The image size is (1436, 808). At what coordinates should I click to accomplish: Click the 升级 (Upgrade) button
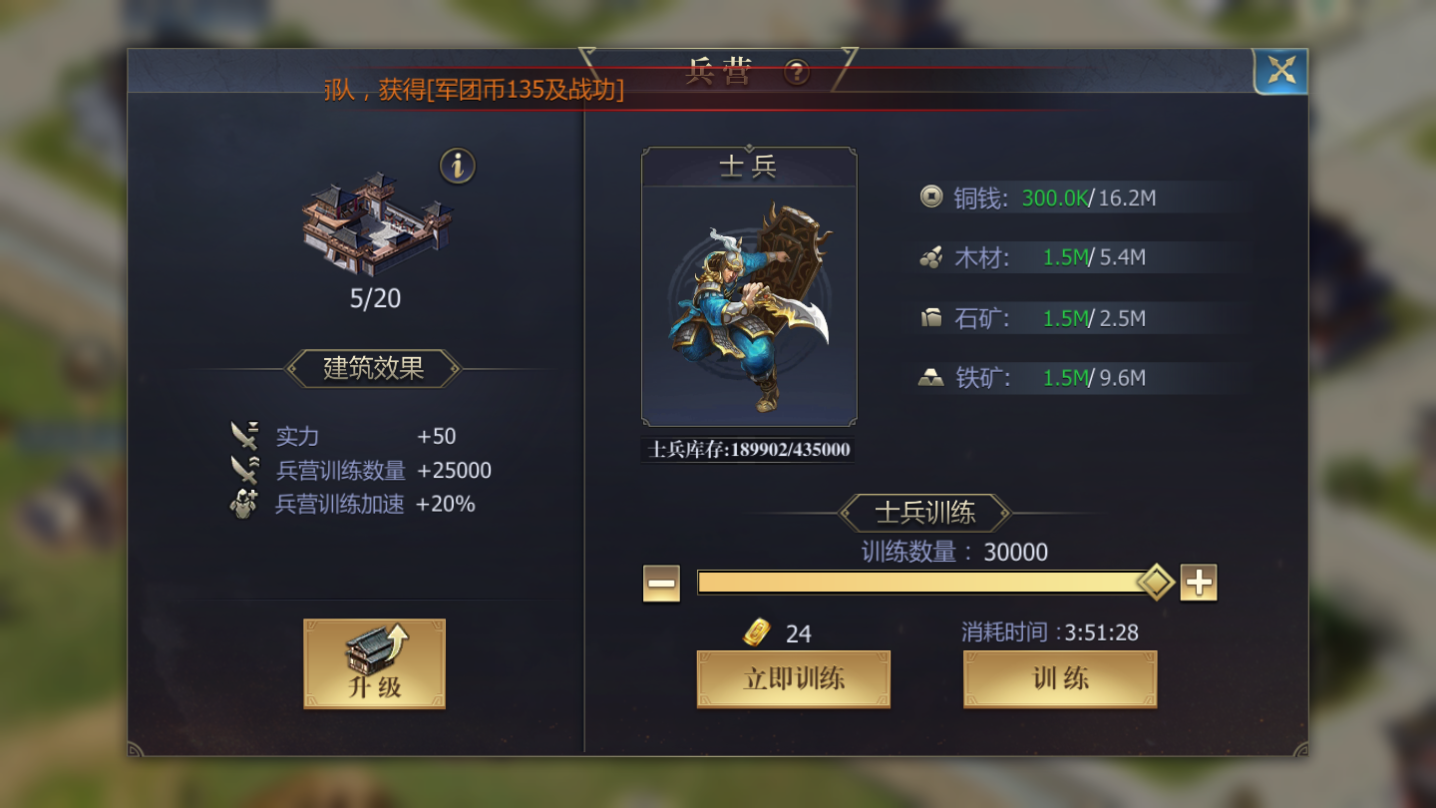(x=374, y=663)
